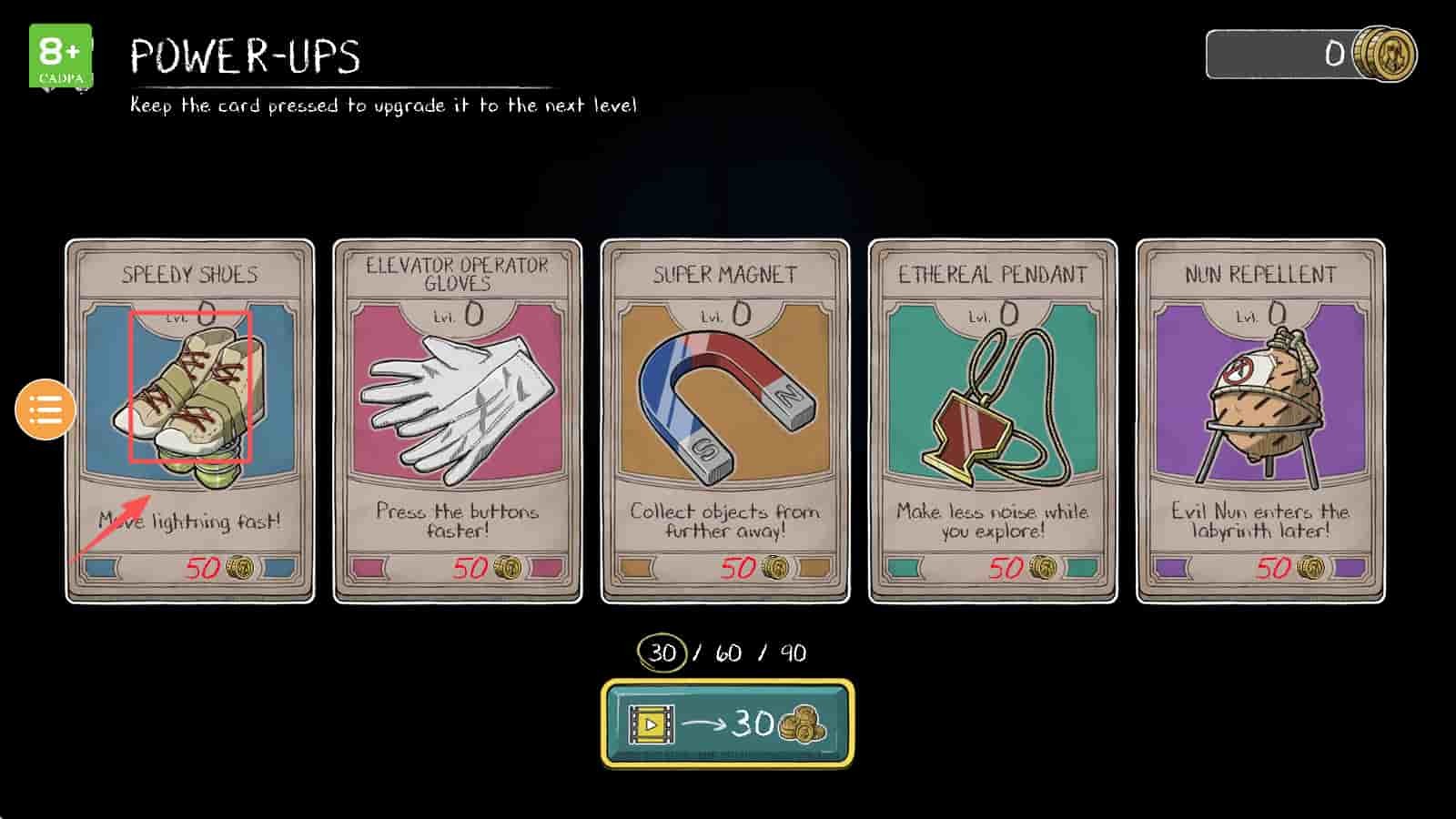Viewport: 1456px width, 819px height.
Task: Open the orange floating list menu
Action: point(45,409)
